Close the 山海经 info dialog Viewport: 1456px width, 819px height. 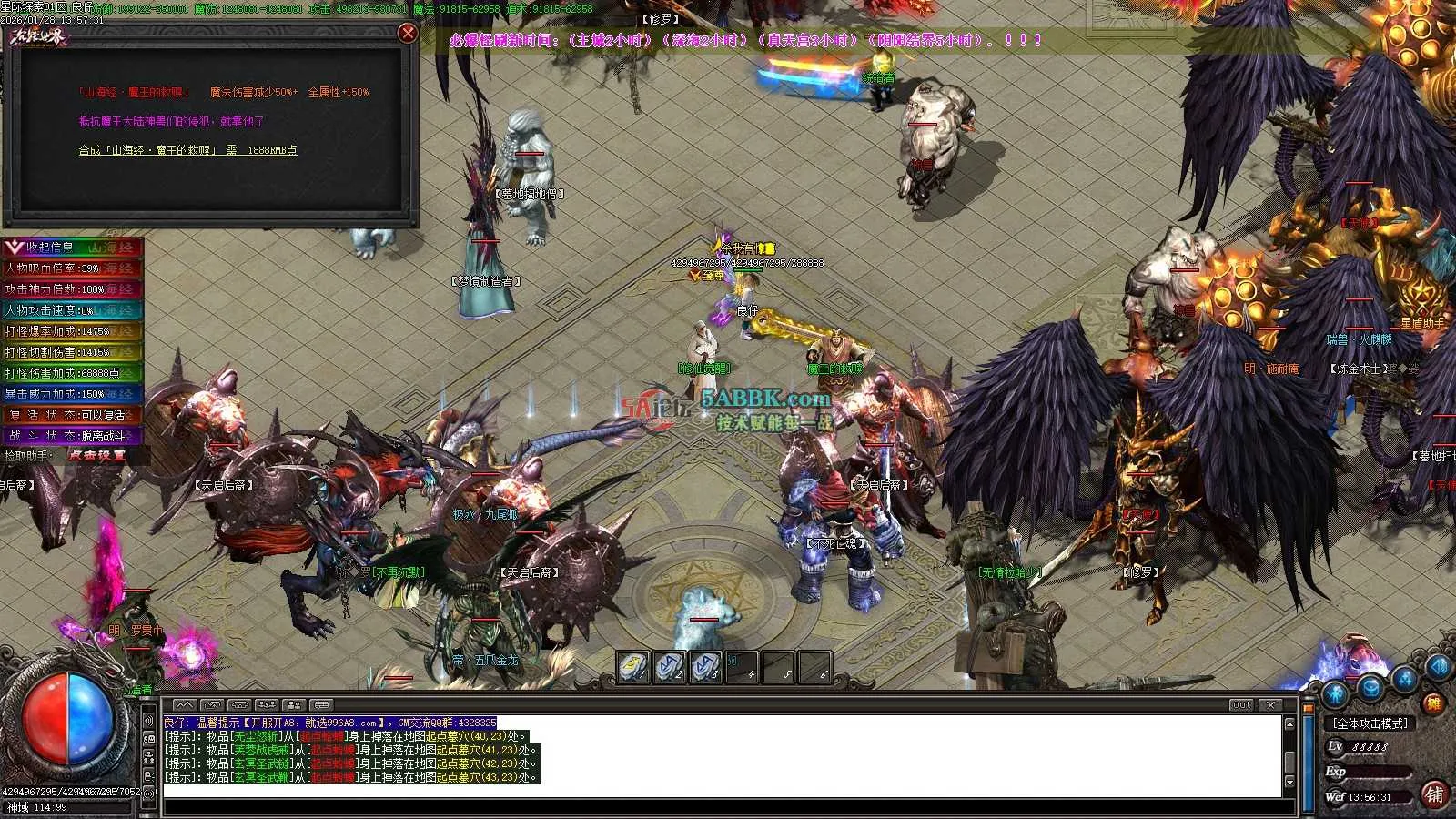(408, 33)
